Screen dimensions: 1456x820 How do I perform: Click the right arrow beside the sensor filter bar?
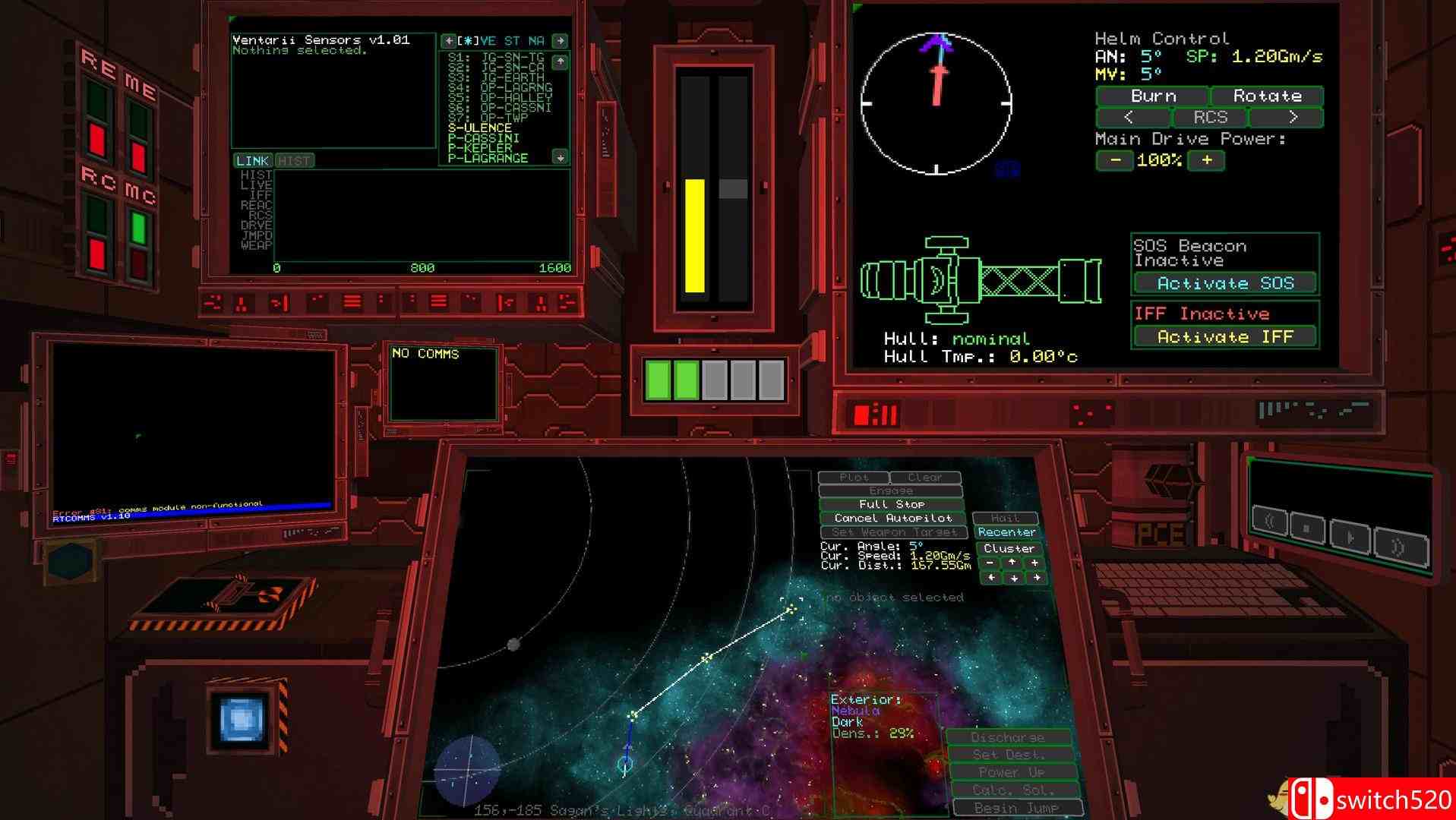pos(561,41)
